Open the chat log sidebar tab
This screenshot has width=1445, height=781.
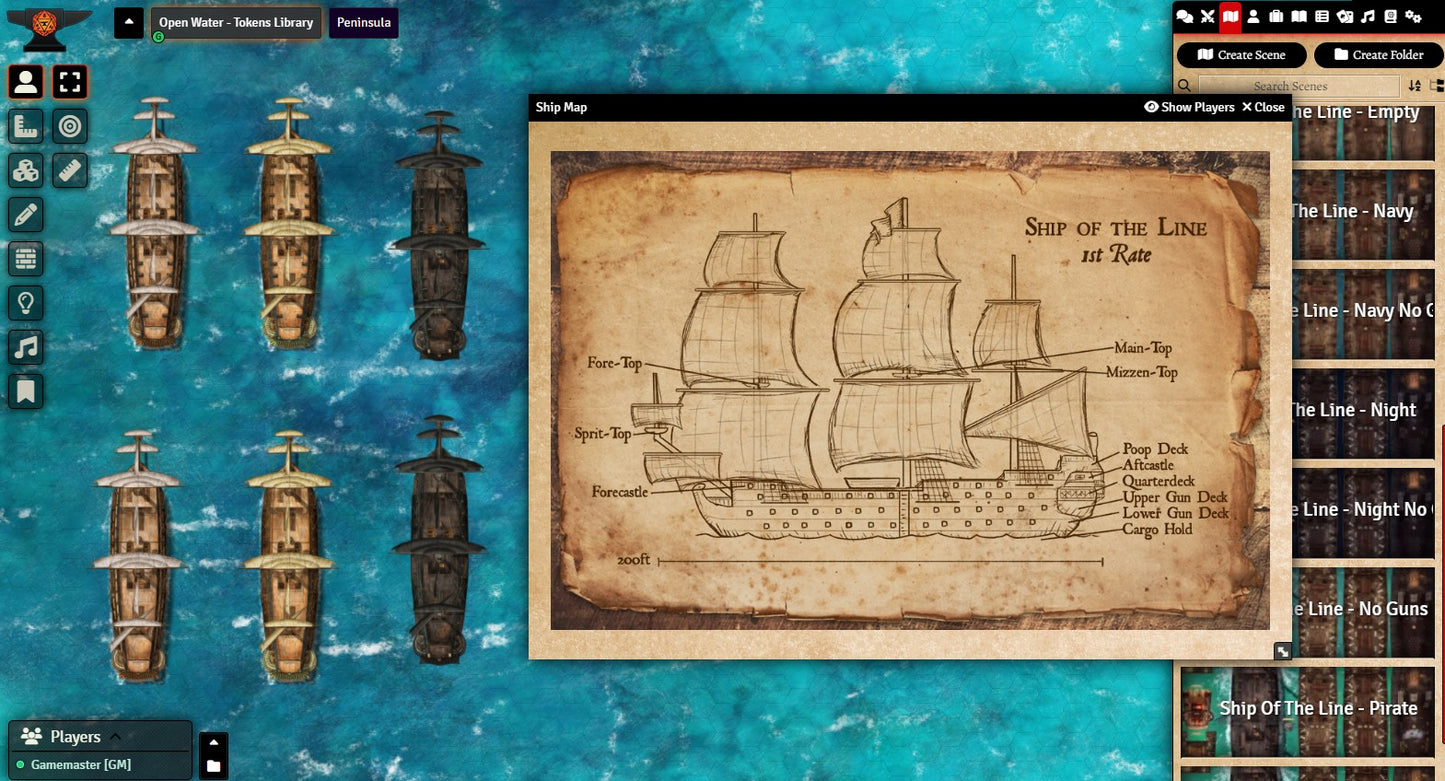click(x=1185, y=16)
